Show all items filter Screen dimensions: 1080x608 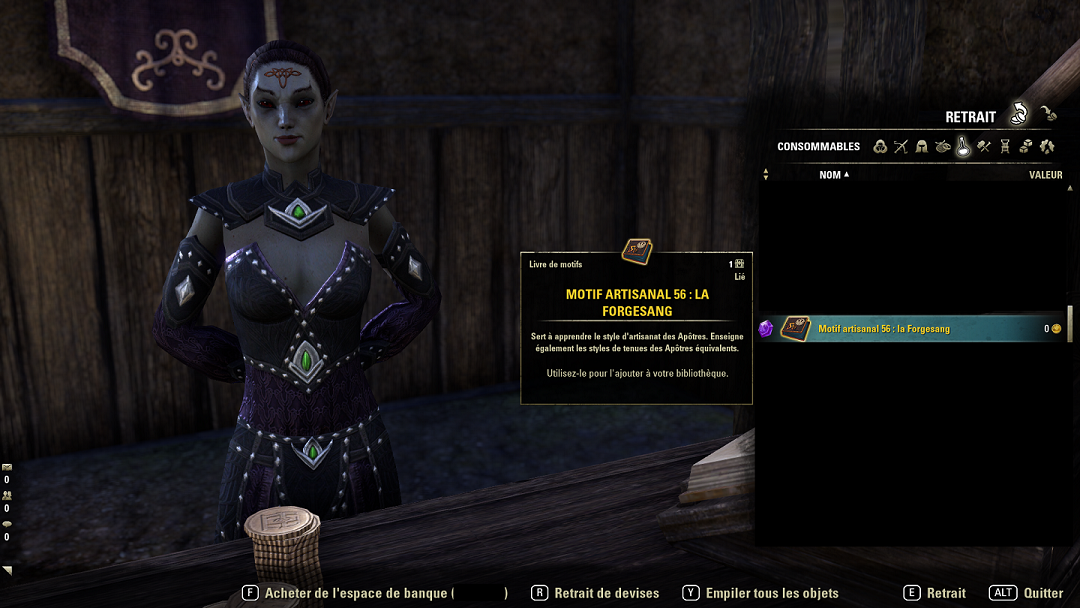click(880, 146)
